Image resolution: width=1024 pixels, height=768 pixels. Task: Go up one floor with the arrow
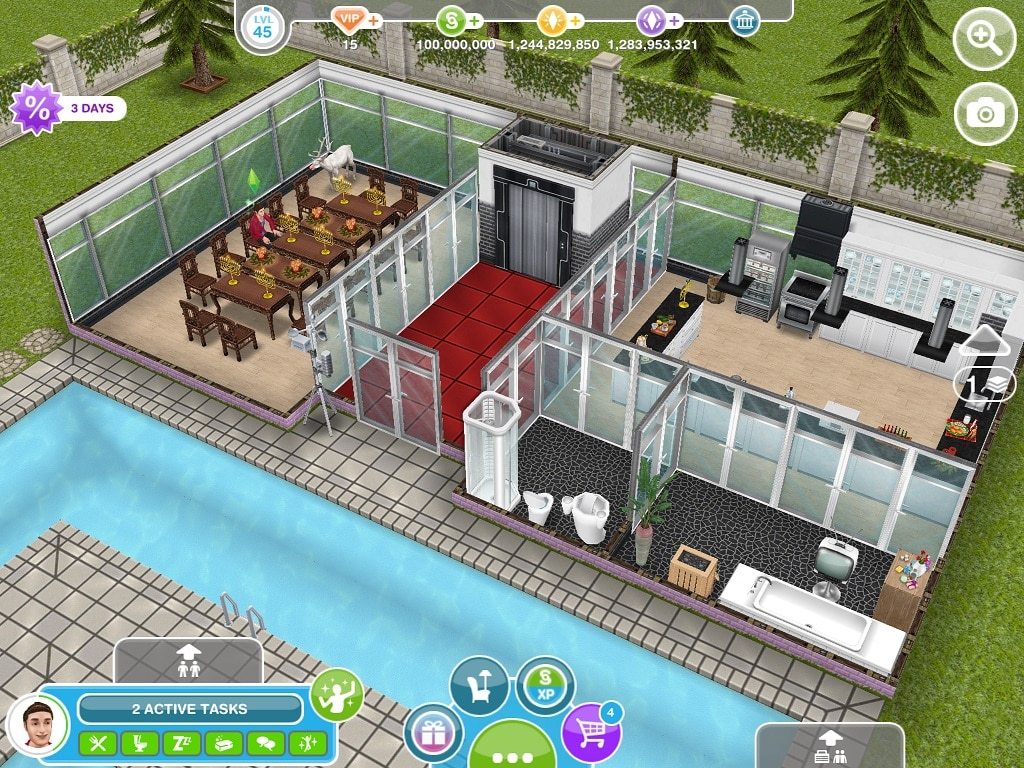pos(984,340)
